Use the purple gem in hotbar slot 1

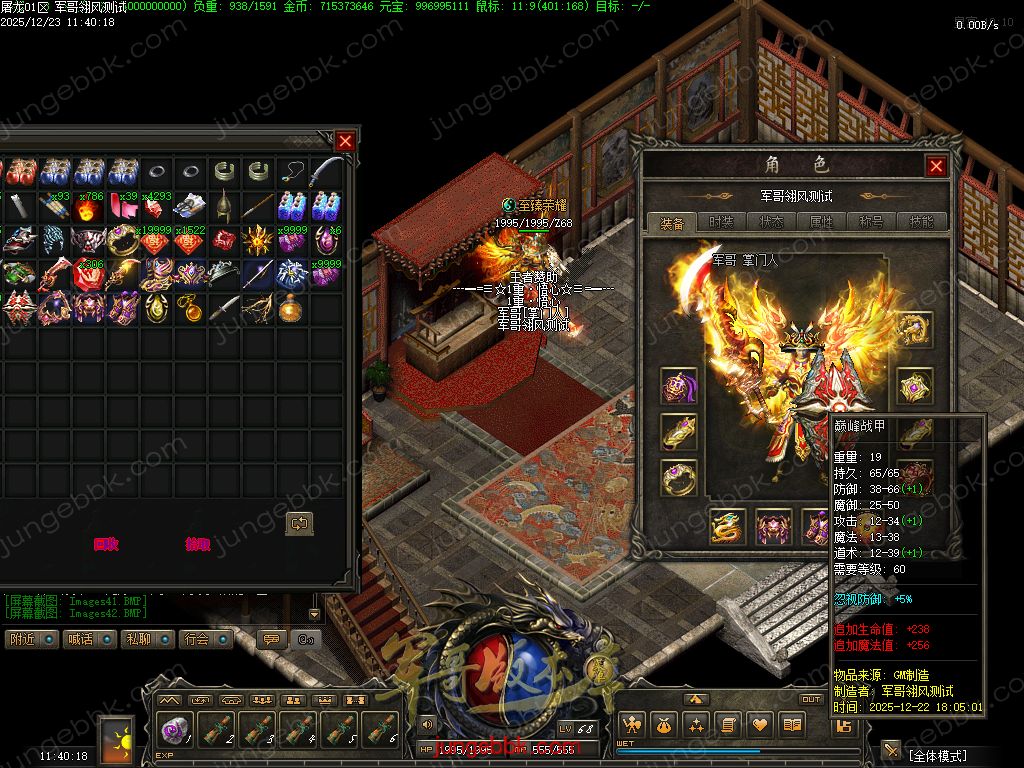click(176, 730)
